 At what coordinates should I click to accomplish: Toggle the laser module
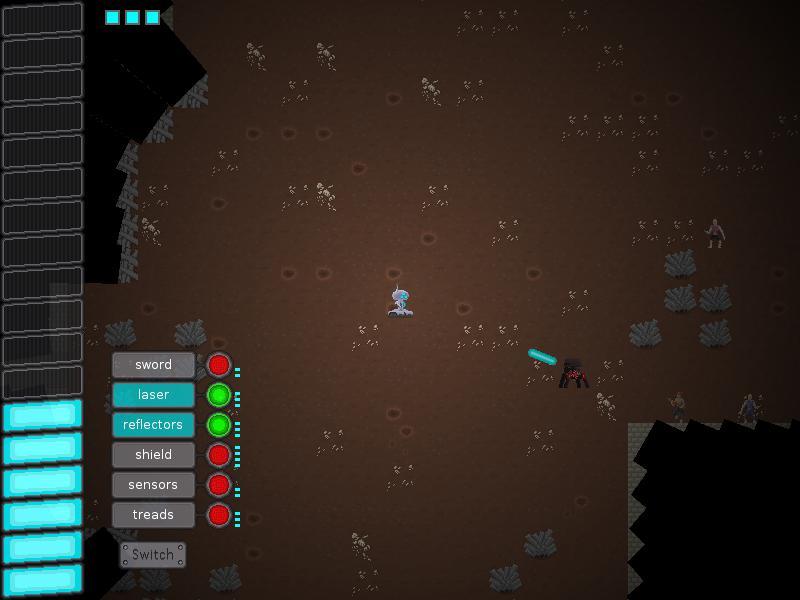pyautogui.click(x=153, y=395)
